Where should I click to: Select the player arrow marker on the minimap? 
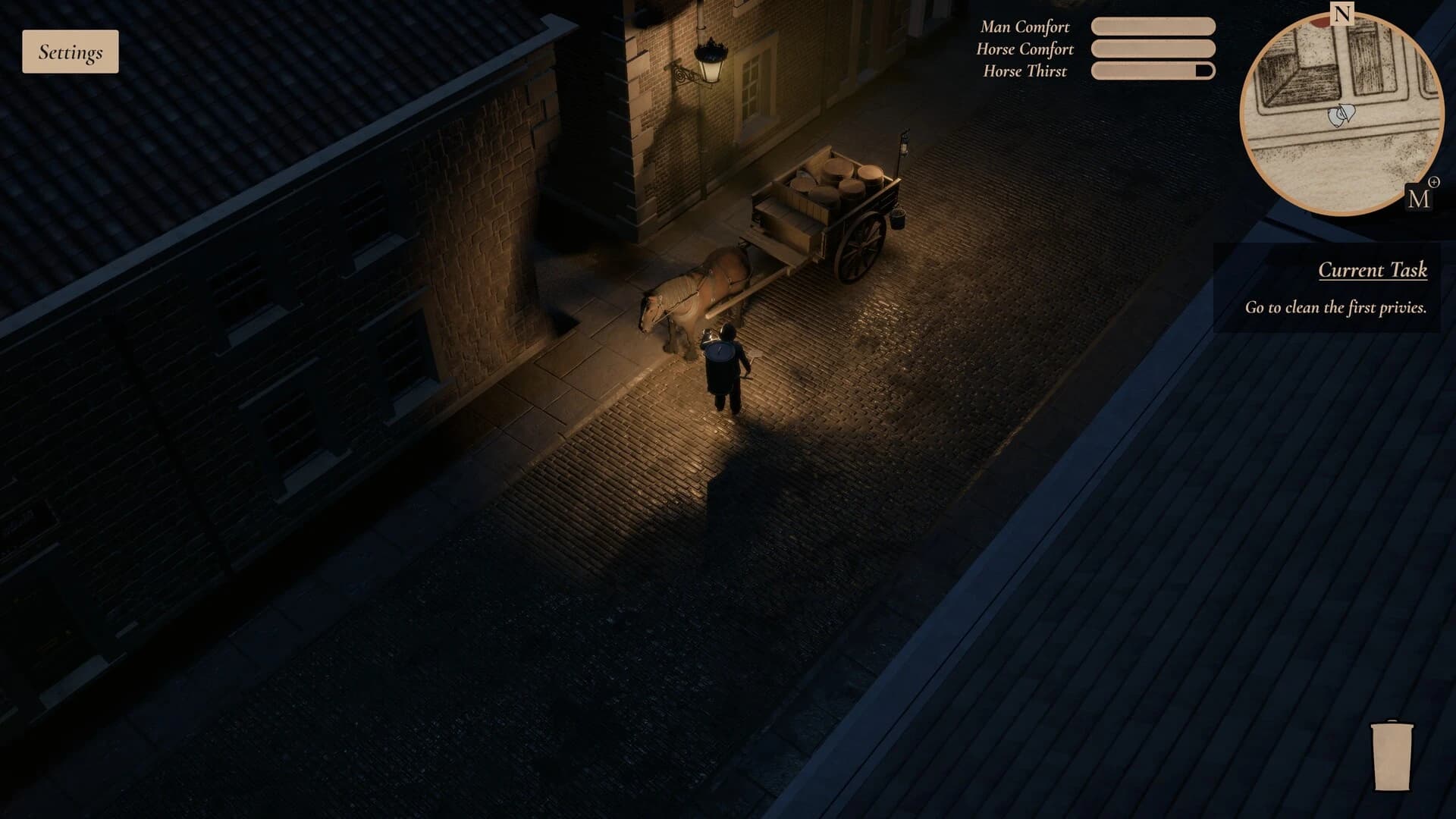(1341, 115)
